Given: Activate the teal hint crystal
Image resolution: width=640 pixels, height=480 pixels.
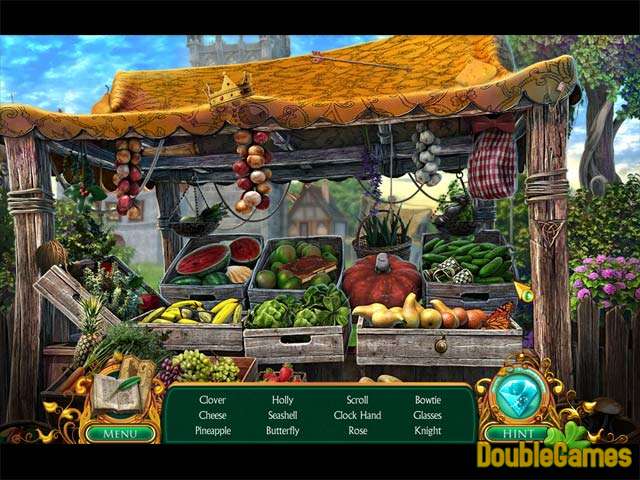Looking at the screenshot, I should 517,397.
